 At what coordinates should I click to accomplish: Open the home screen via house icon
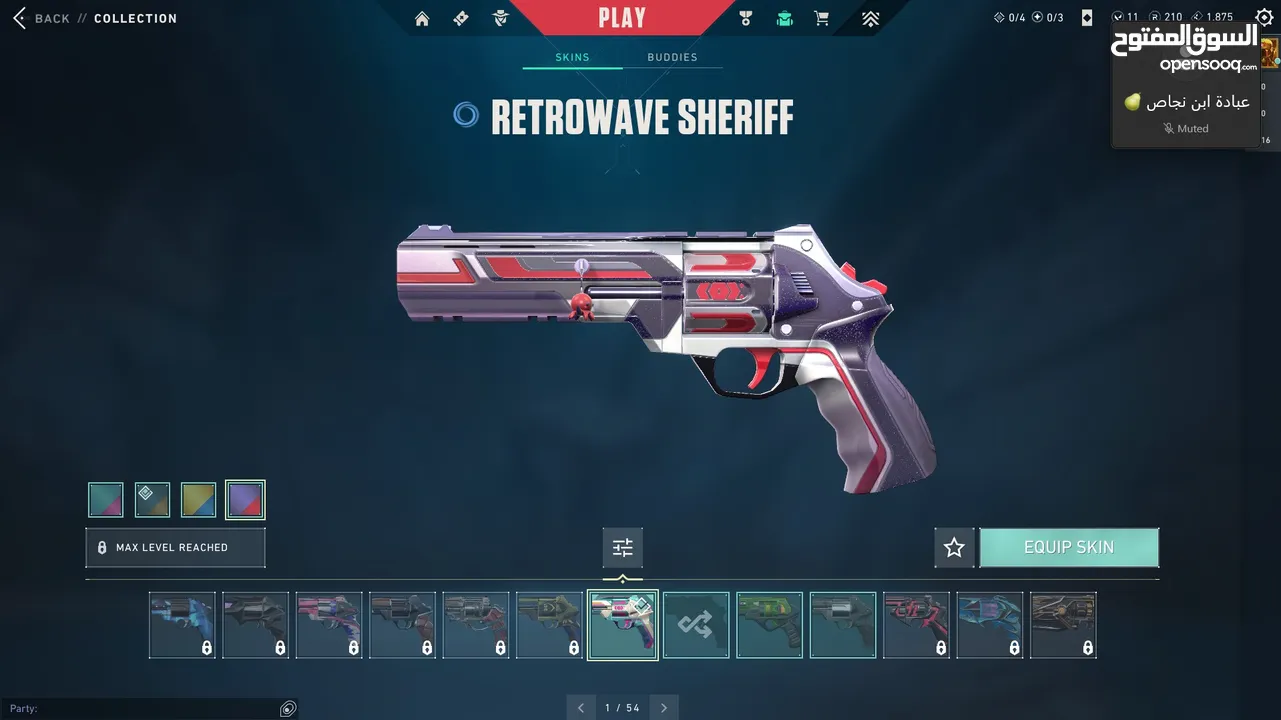[x=422, y=18]
